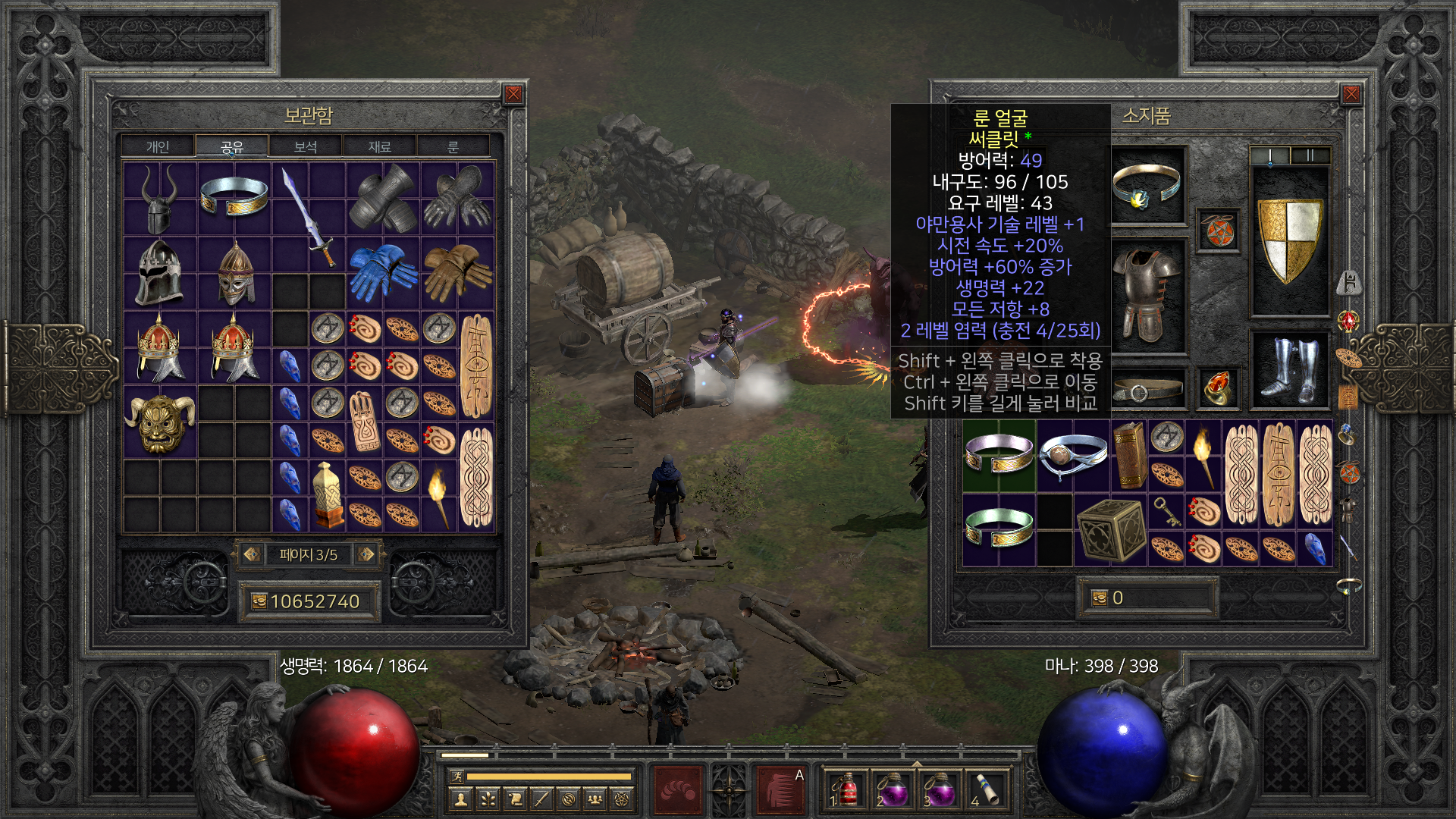Go to the previous stash page
This screenshot has width=1456, height=819.
coord(252,554)
